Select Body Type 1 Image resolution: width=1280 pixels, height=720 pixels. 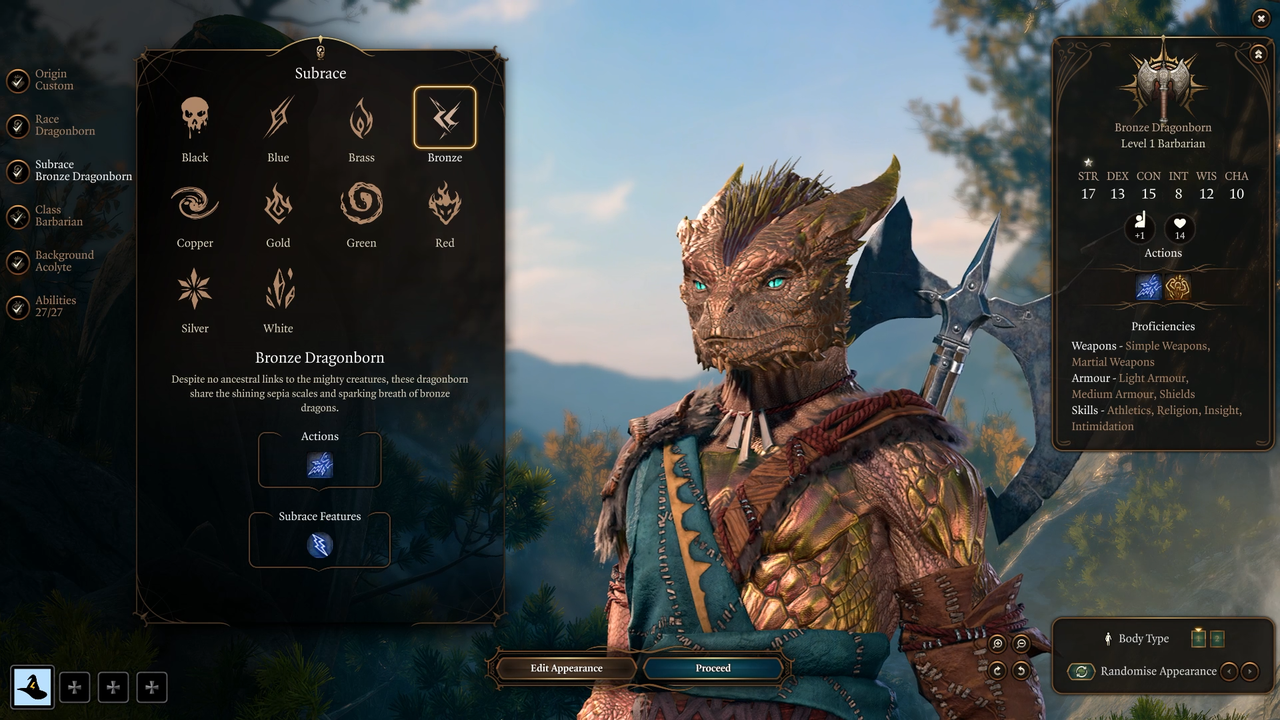tap(1198, 638)
